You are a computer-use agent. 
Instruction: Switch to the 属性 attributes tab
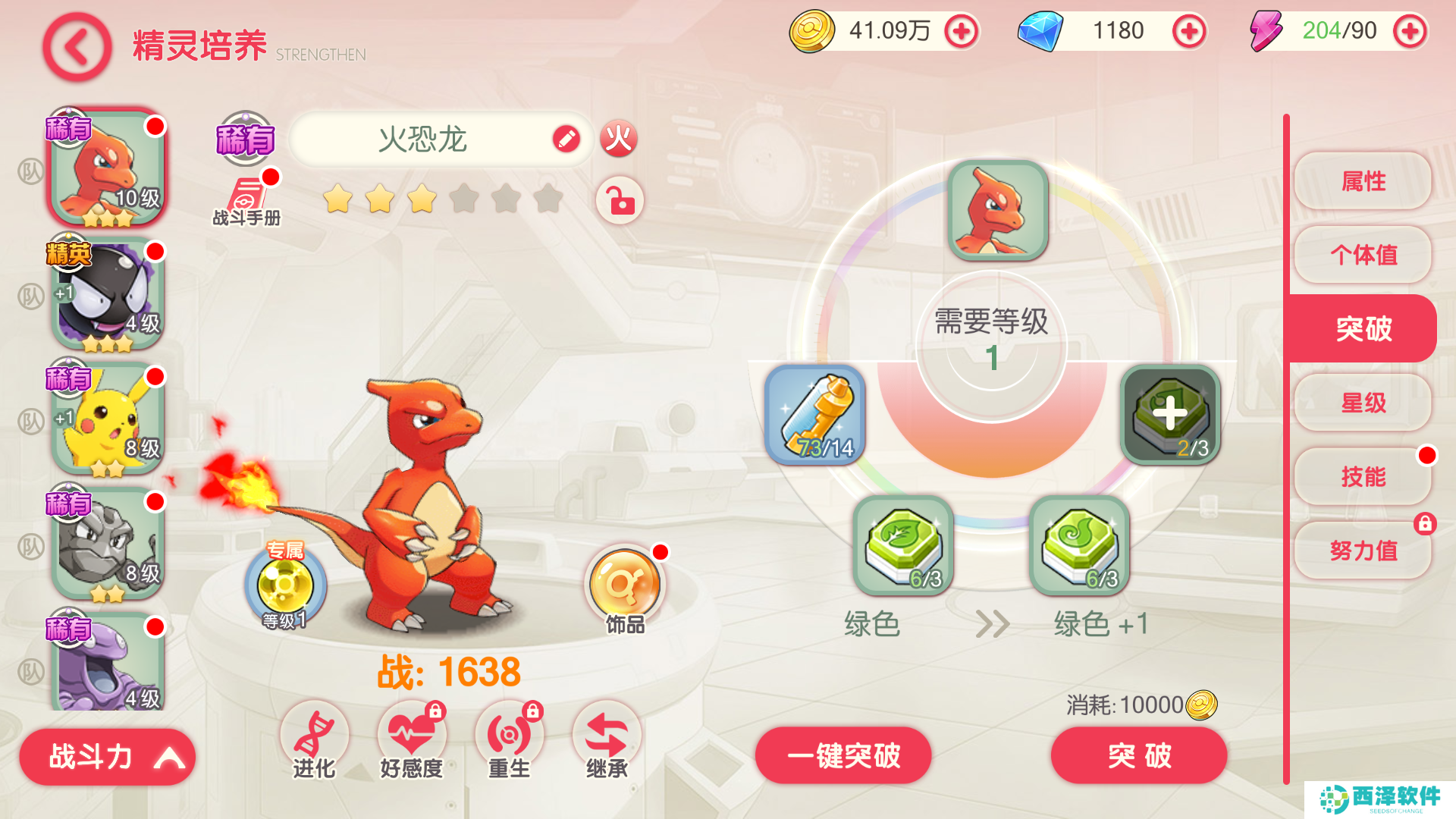click(1363, 181)
